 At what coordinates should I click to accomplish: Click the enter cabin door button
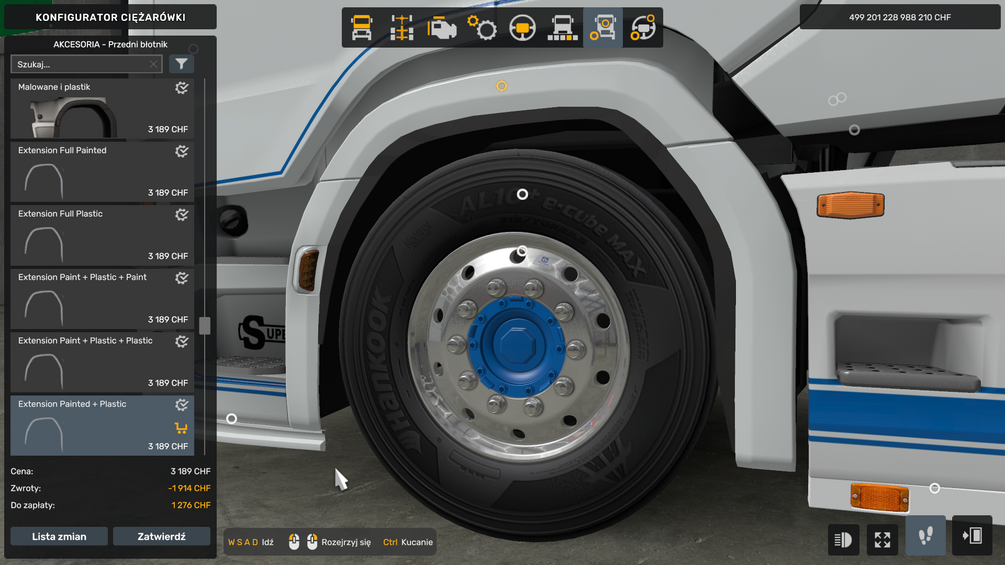click(x=972, y=537)
